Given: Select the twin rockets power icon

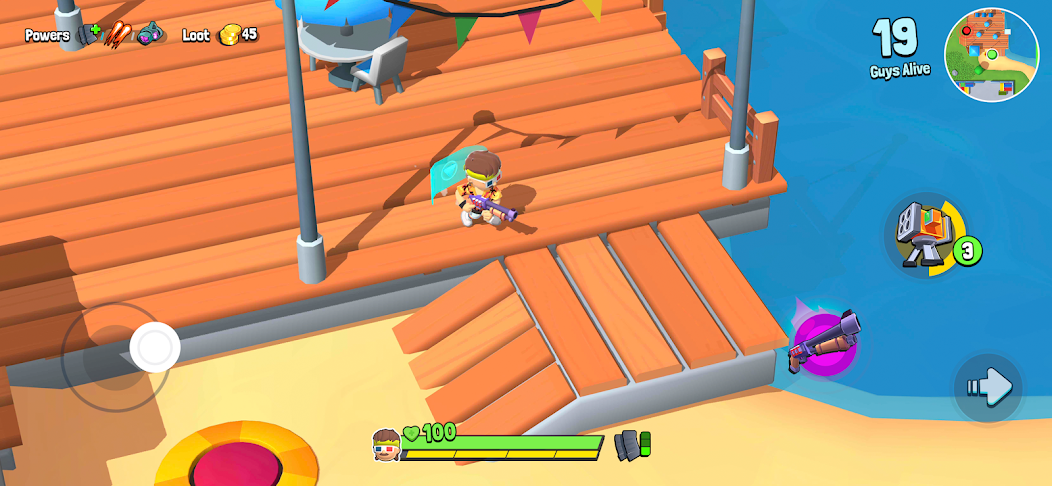Looking at the screenshot, I should (119, 34).
